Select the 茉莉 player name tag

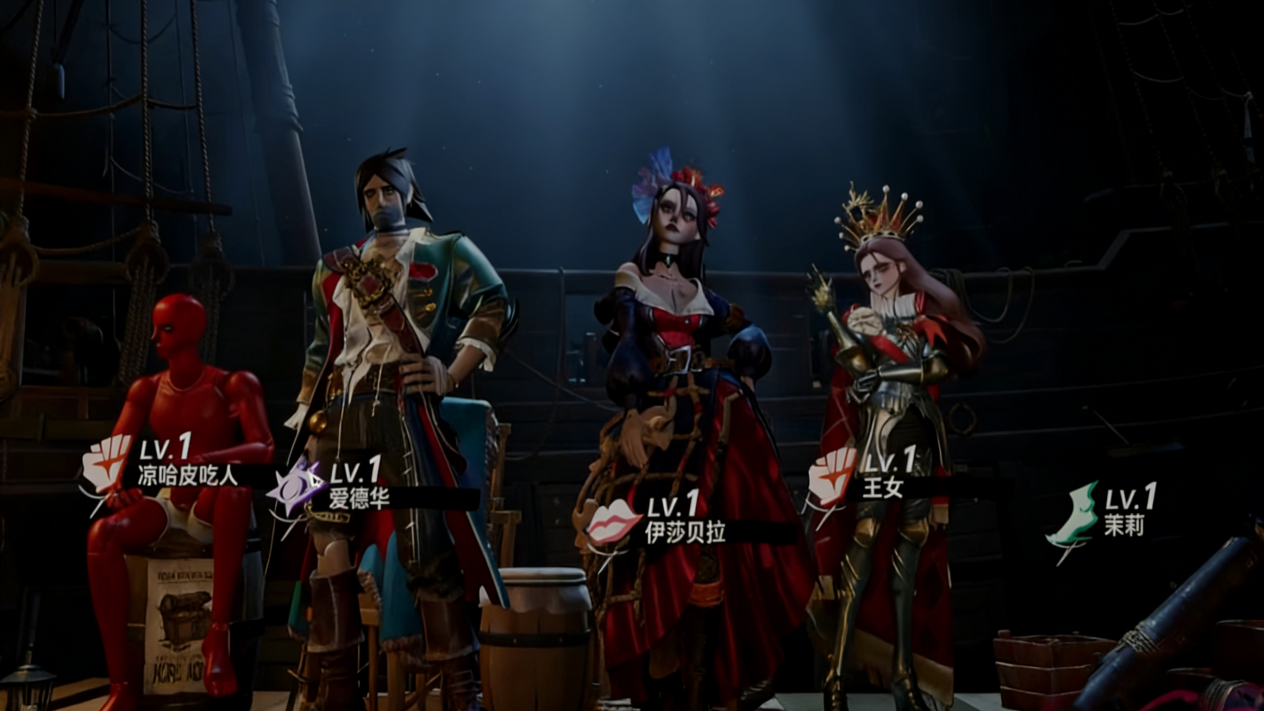coord(1124,525)
